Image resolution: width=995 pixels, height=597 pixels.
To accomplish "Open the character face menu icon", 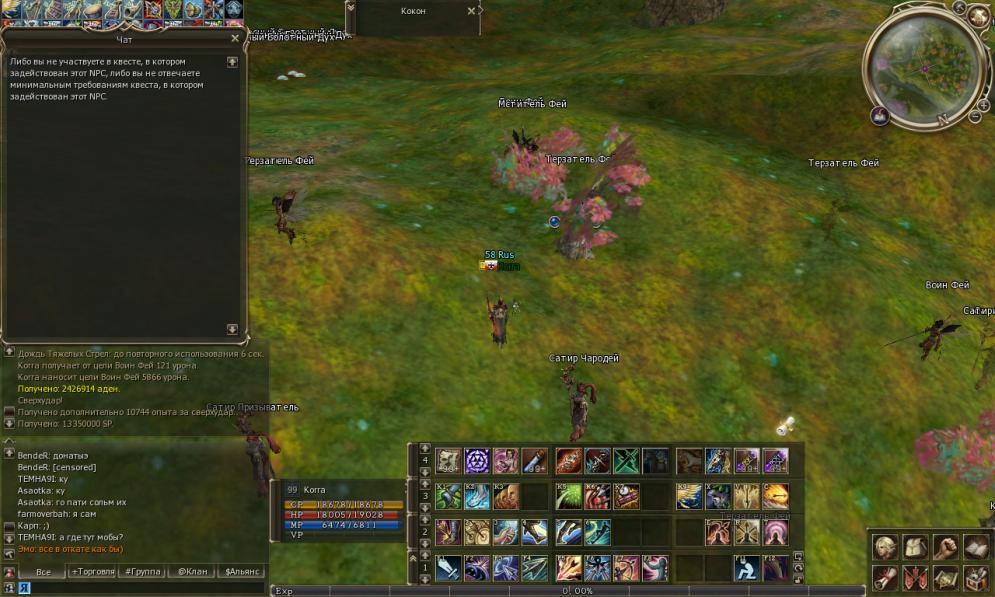I will tap(885, 547).
